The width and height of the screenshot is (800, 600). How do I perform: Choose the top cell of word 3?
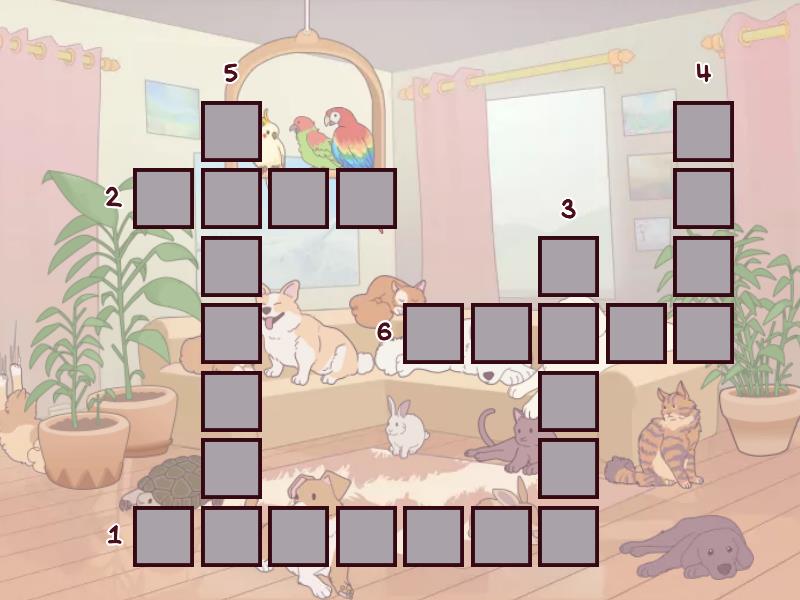pyautogui.click(x=568, y=266)
